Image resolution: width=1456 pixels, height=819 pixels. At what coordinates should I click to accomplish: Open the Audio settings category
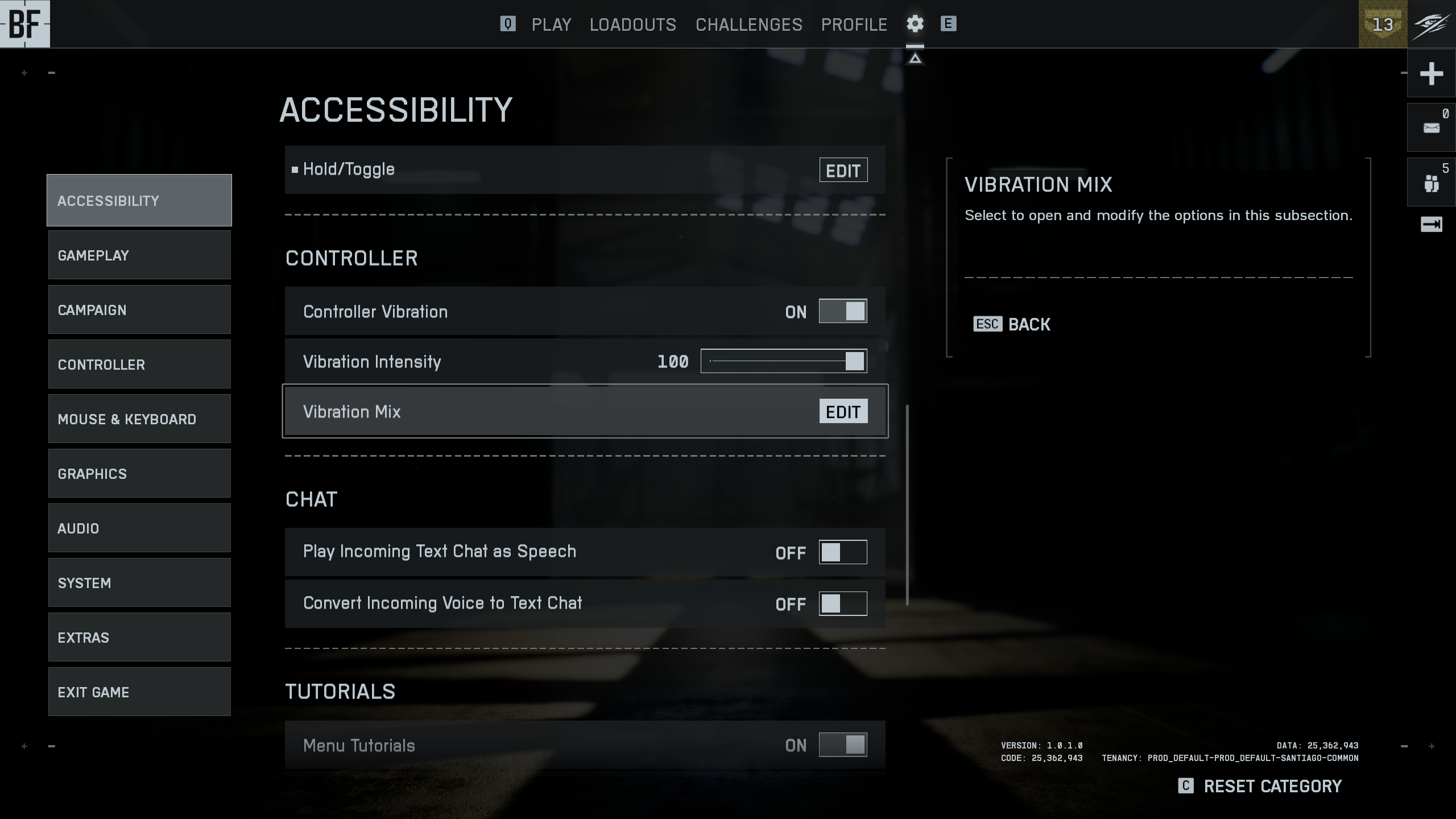click(x=139, y=528)
